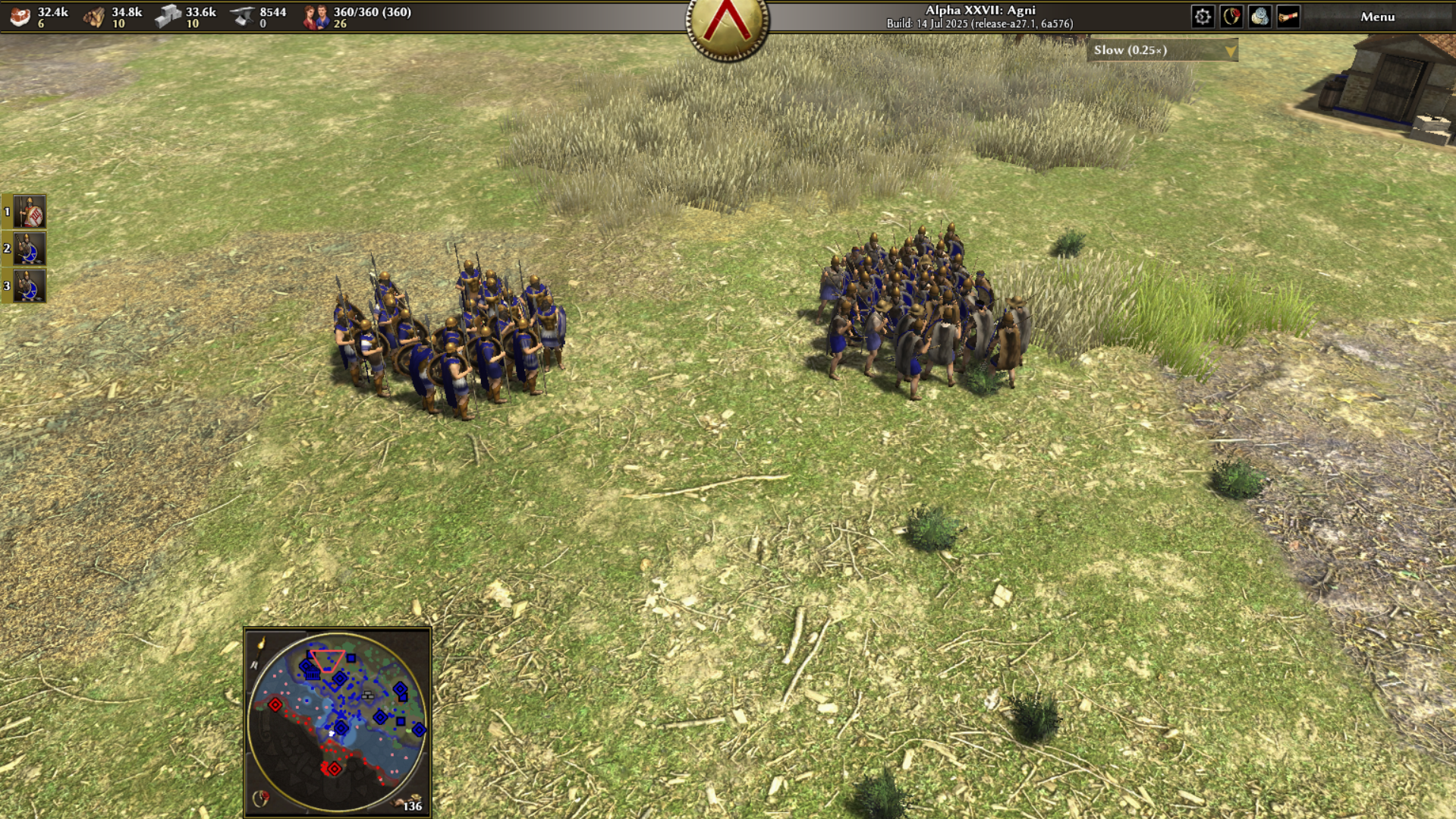Select control group 2 unit portrait
The width and height of the screenshot is (1456, 819).
pyautogui.click(x=30, y=249)
